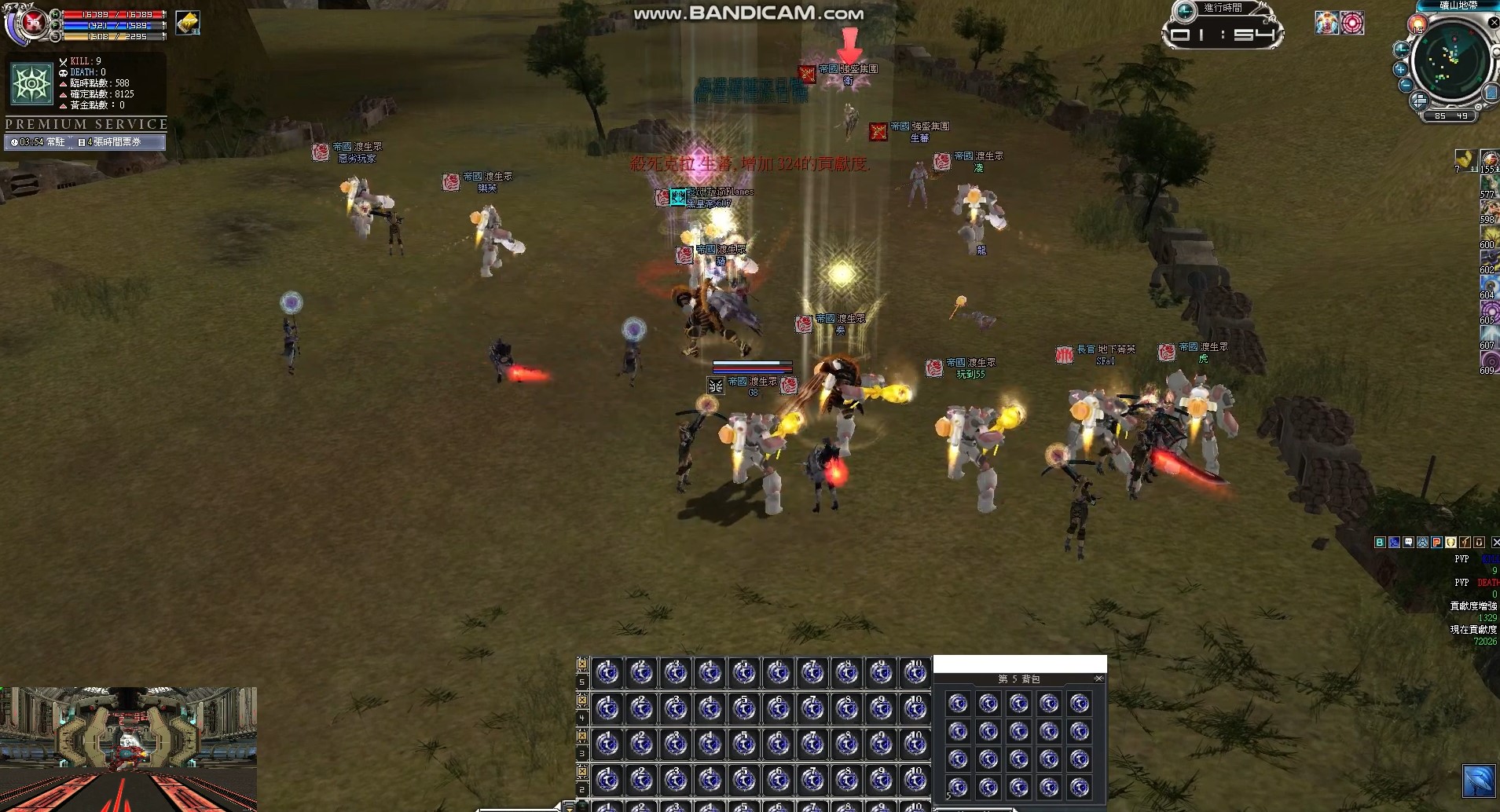
Task: Click the blue B shortcut button
Action: point(1380,542)
